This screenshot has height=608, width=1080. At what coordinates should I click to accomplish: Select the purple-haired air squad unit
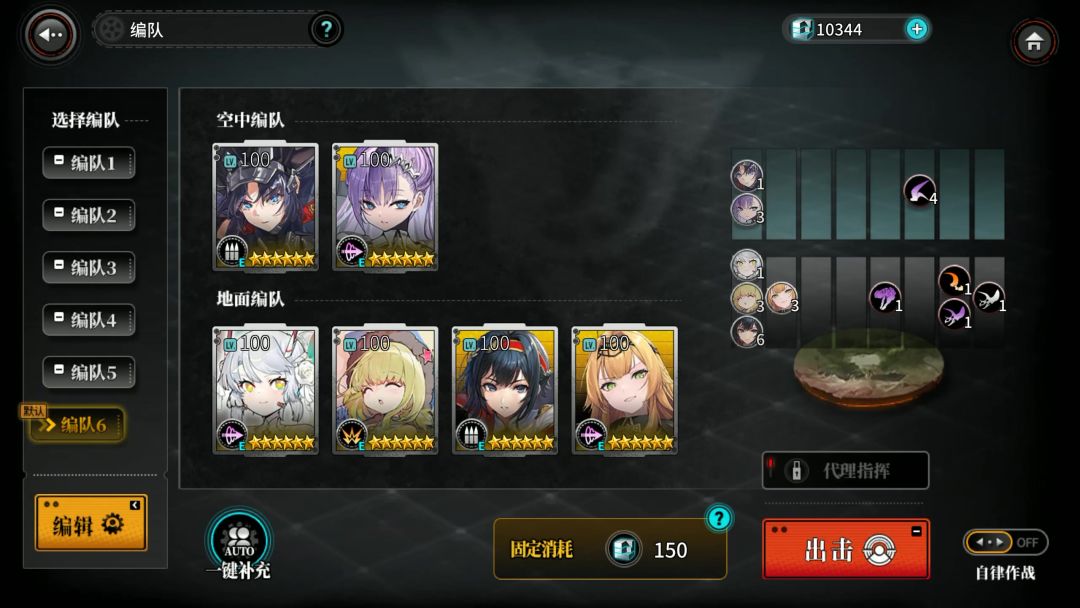click(385, 207)
